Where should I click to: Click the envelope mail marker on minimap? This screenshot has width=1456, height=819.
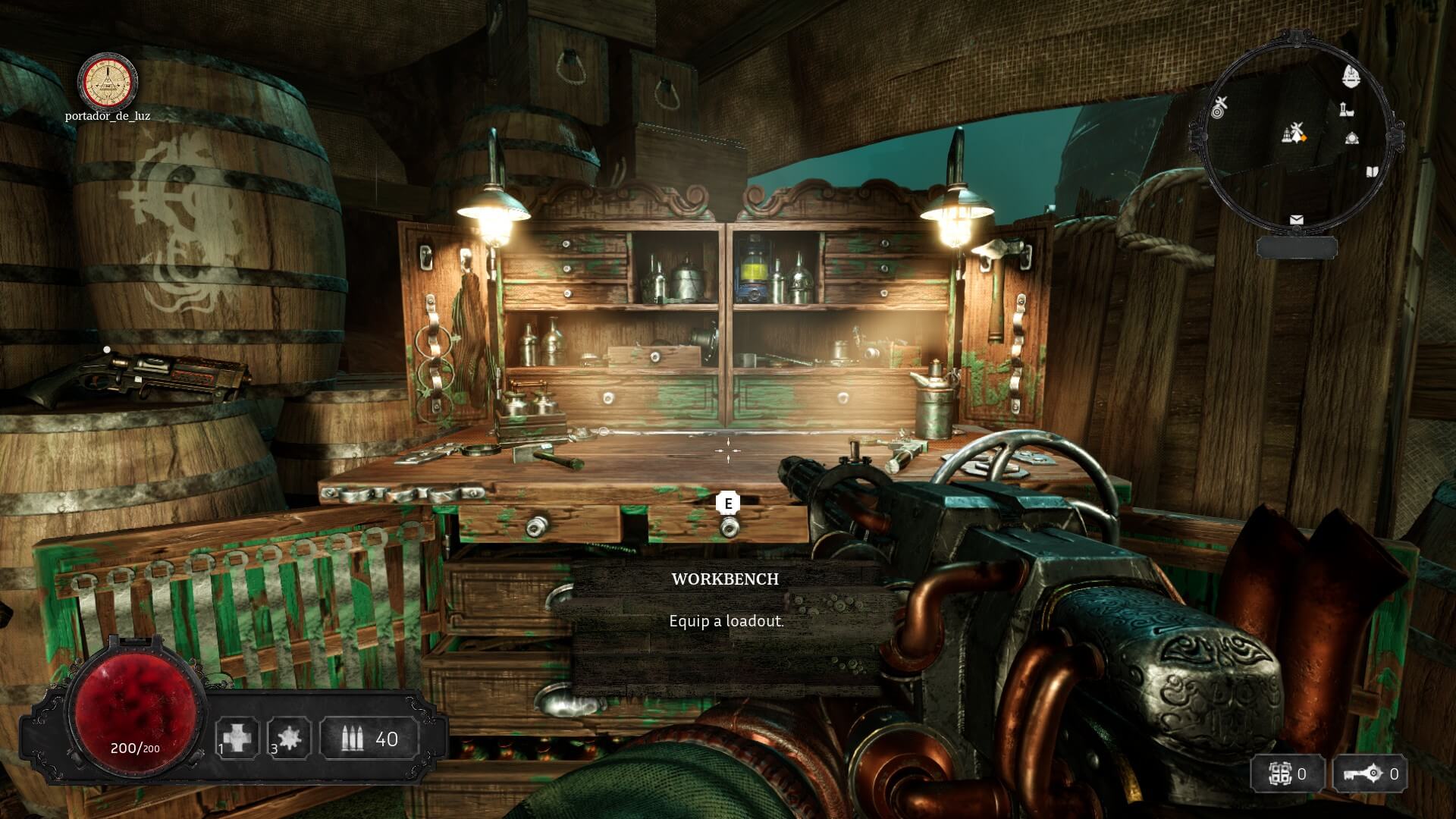point(1296,220)
